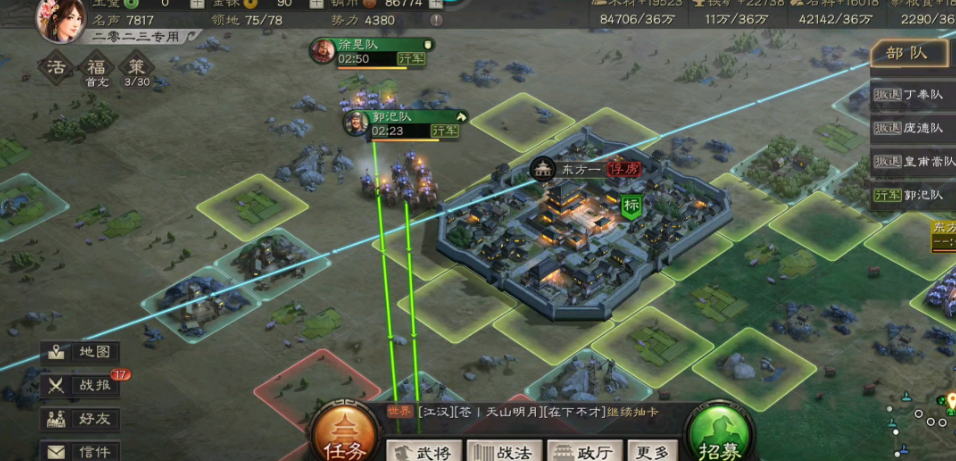Select the 活 diamond icon

coord(57,68)
